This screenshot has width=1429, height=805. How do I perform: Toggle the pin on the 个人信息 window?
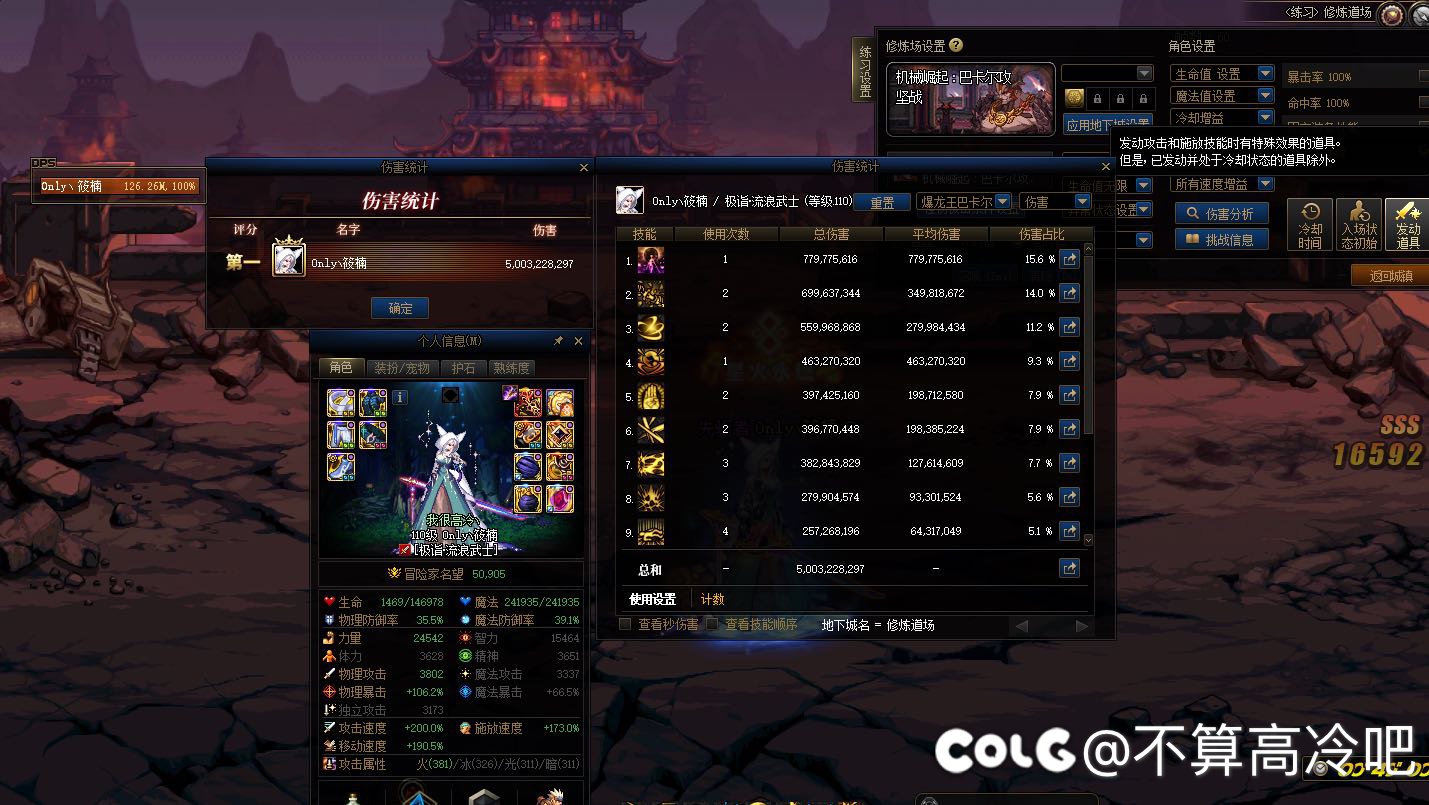(x=560, y=340)
